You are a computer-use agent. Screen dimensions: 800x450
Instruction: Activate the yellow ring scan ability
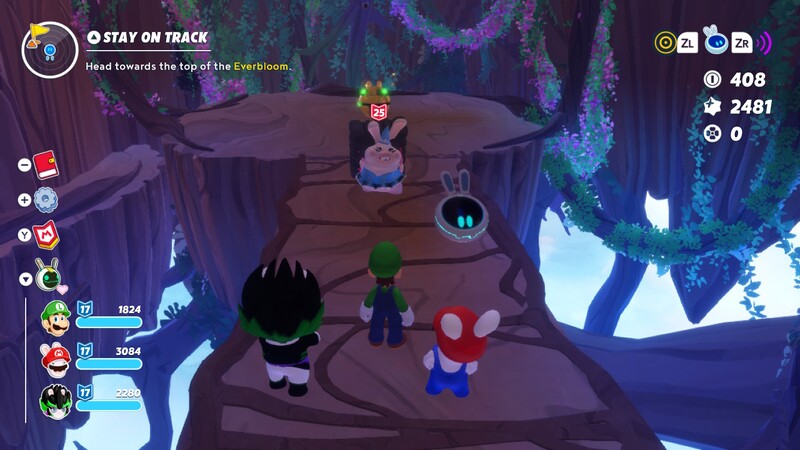(665, 42)
